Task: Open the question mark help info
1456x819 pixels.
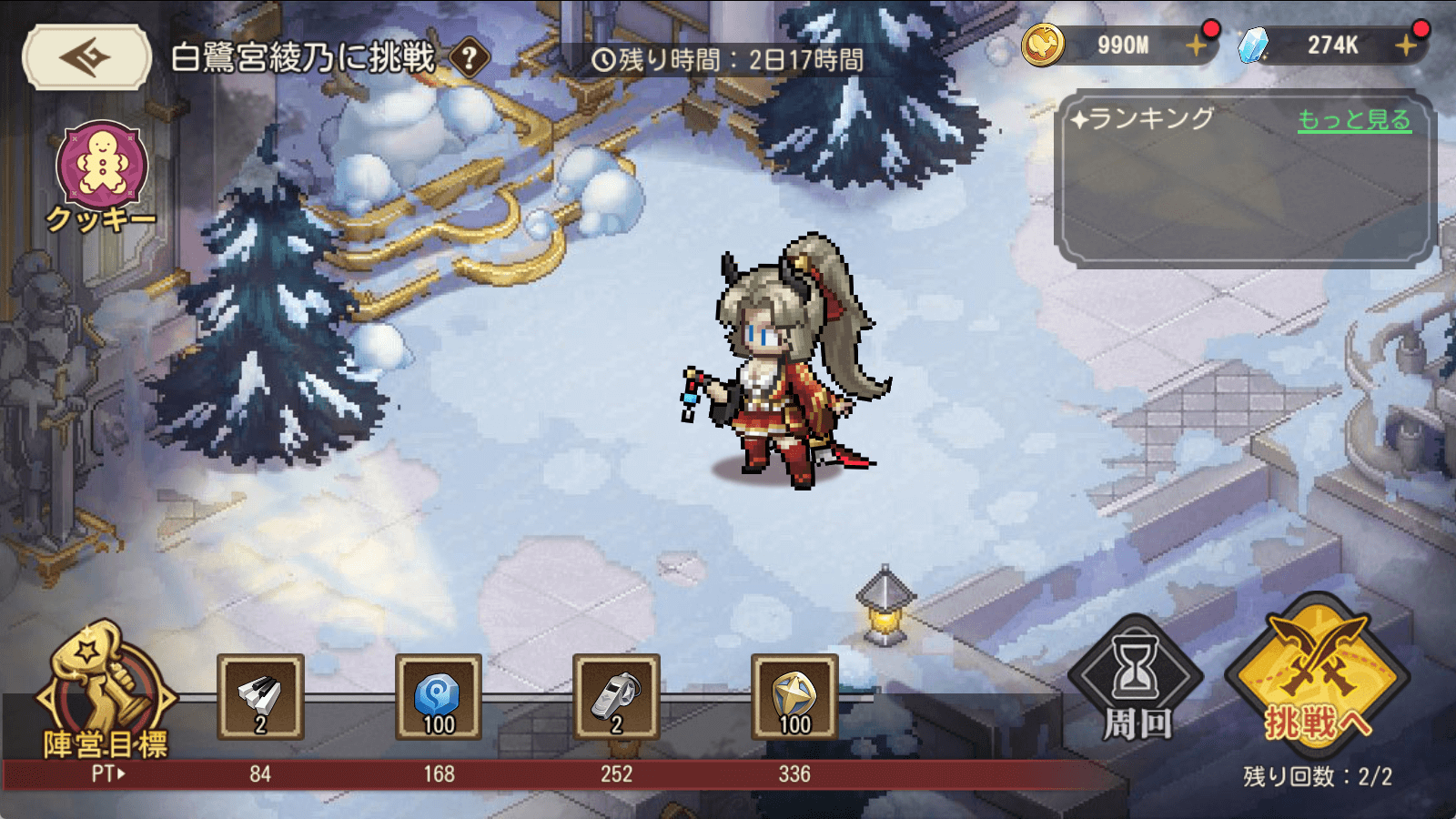Action: (470, 59)
